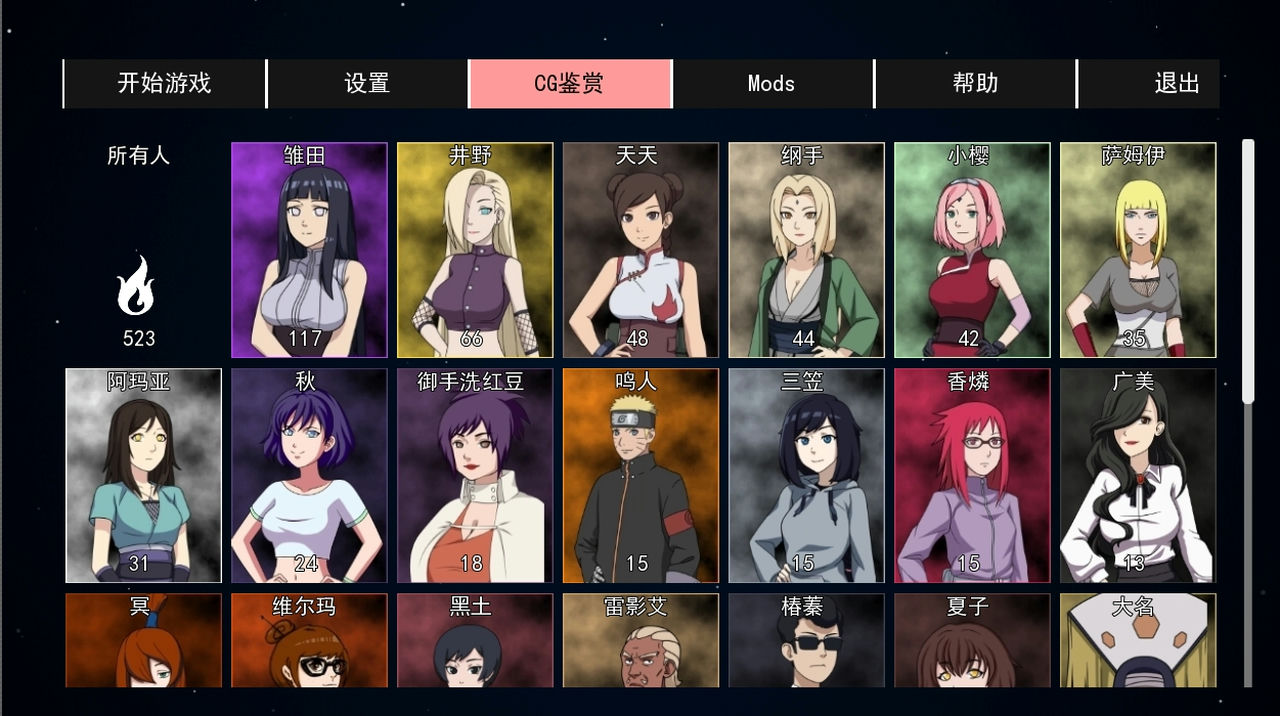The height and width of the screenshot is (716, 1280).
Task: Open the Mods menu
Action: pos(771,83)
